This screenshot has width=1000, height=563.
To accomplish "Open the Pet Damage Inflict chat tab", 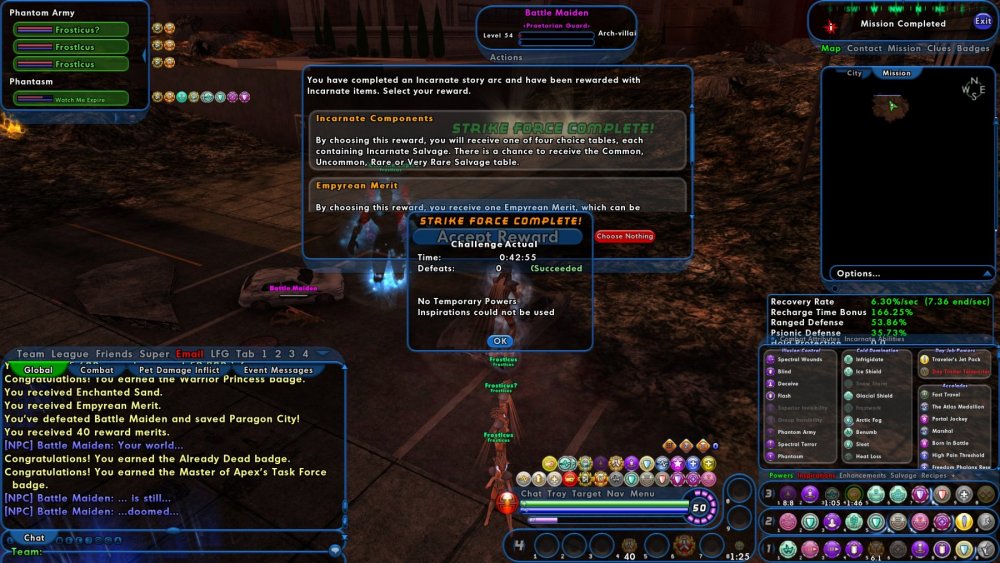I will 179,370.
